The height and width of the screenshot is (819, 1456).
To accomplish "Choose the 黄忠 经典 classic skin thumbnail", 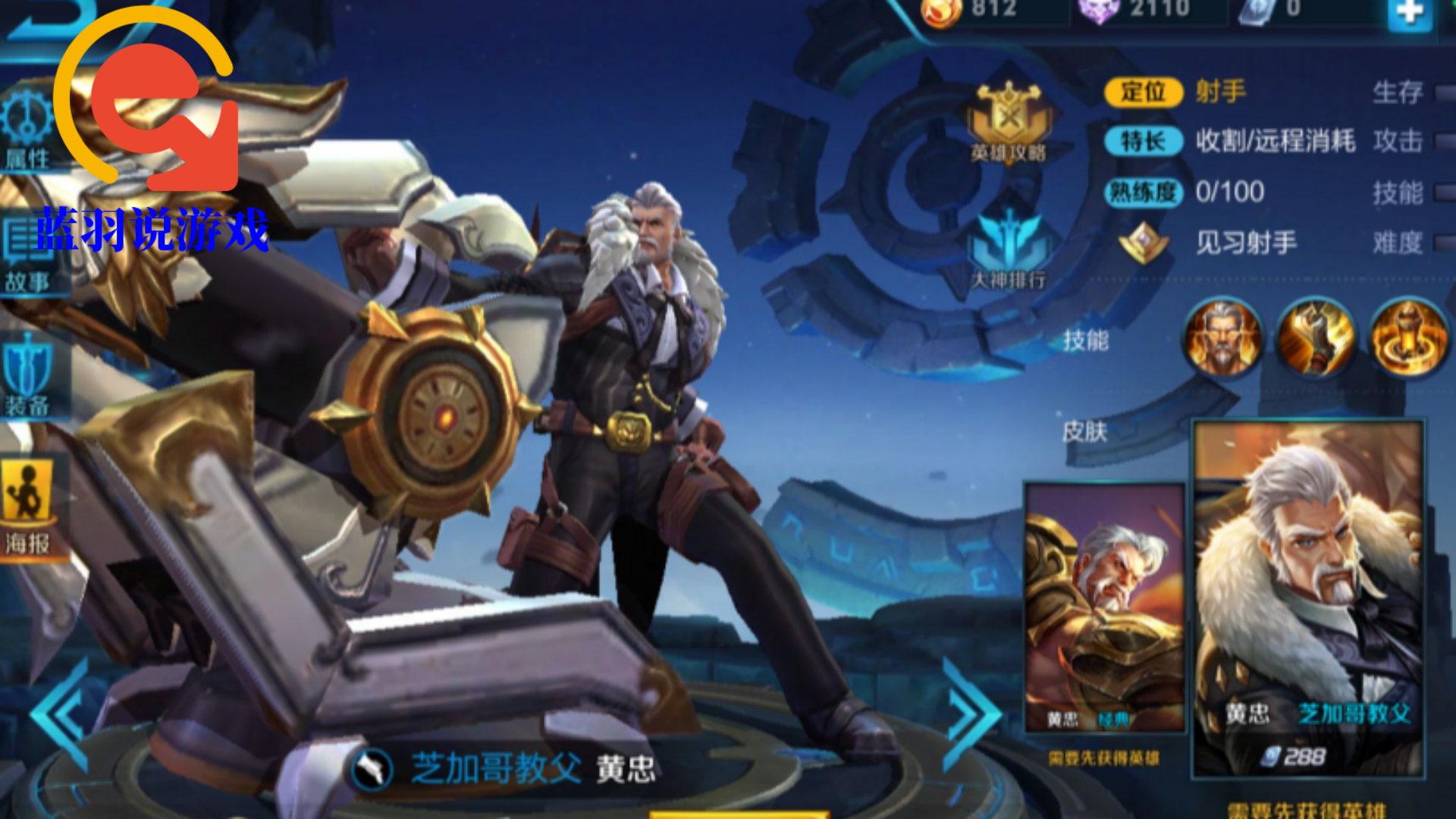I will click(x=1104, y=607).
